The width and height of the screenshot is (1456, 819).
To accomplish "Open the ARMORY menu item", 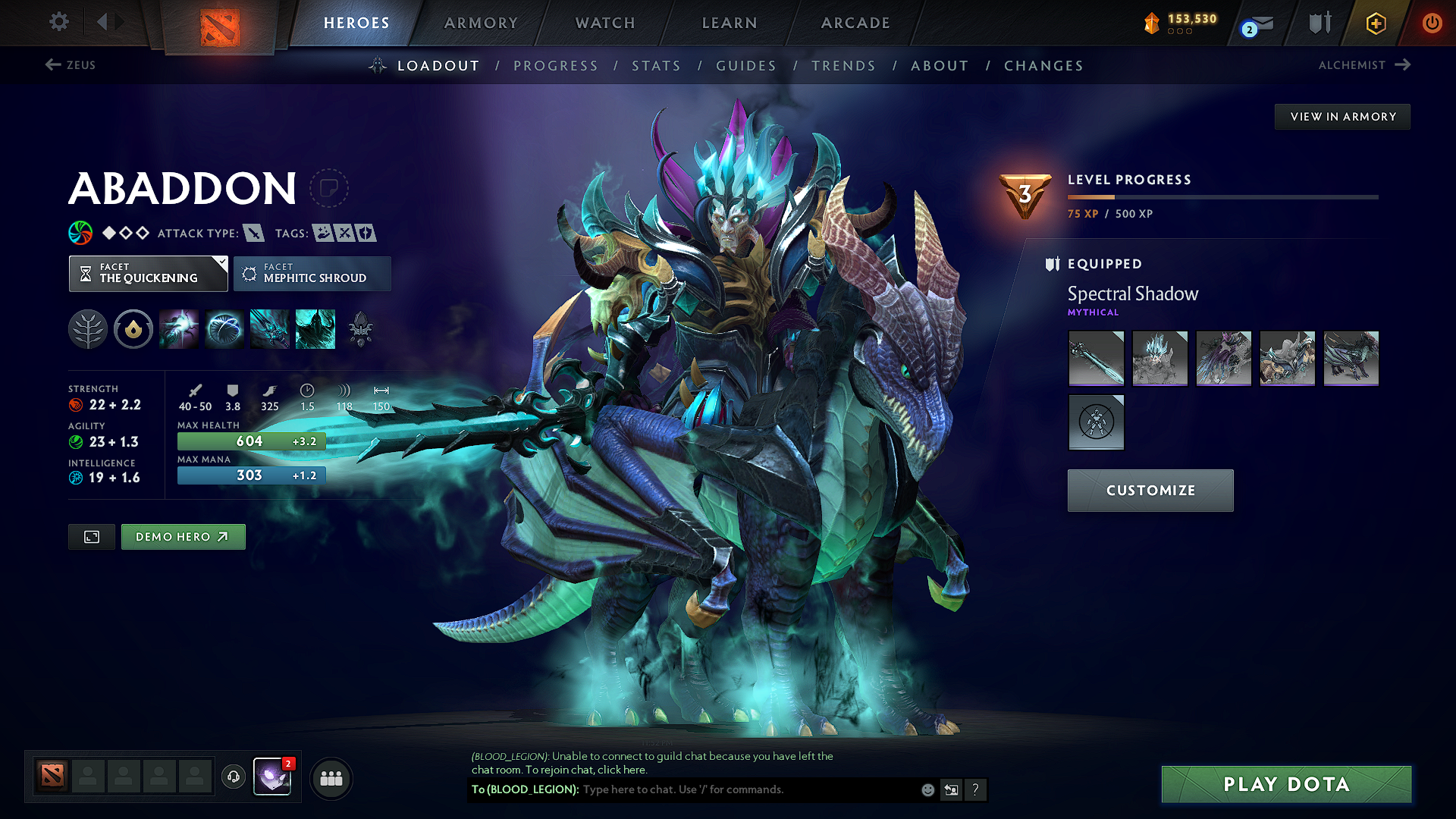I will 480,23.
